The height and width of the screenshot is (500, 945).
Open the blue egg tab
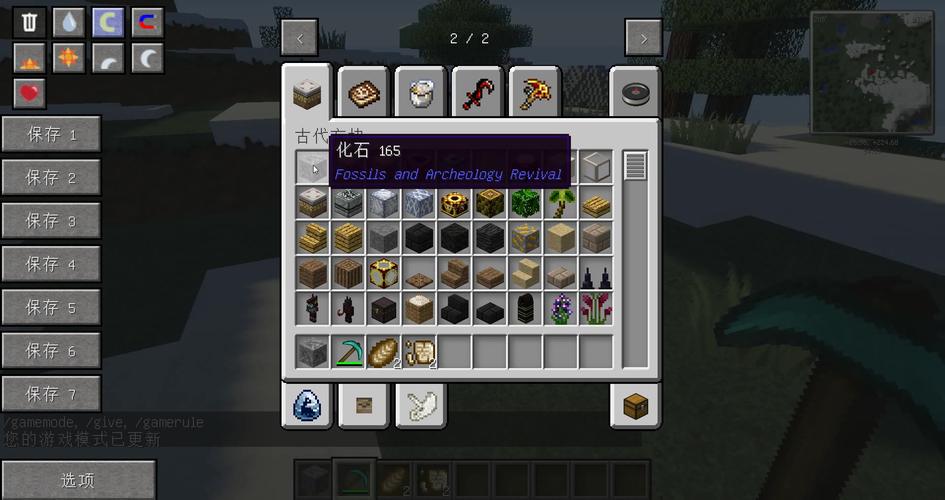coord(306,406)
